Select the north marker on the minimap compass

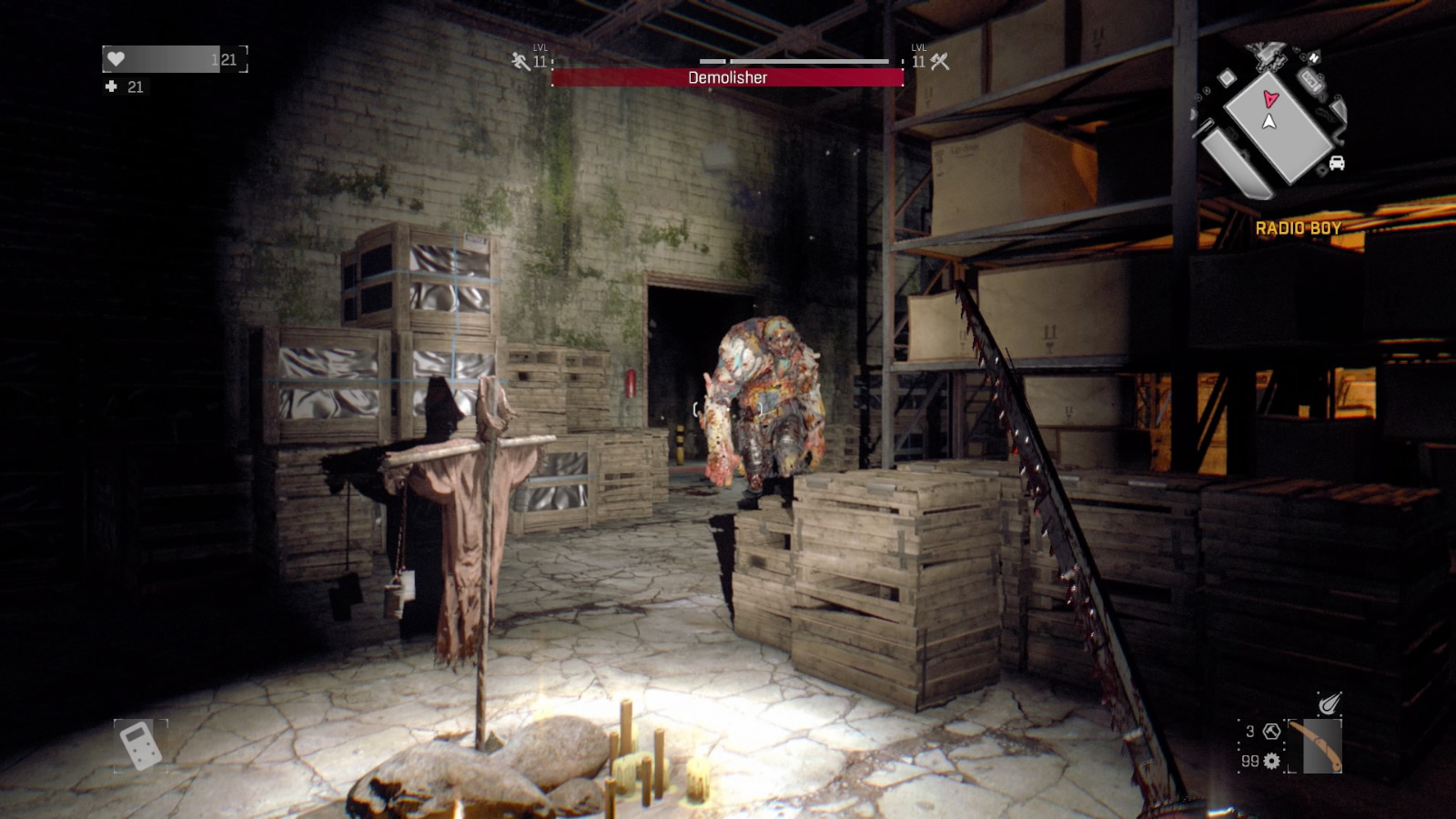(x=1314, y=57)
